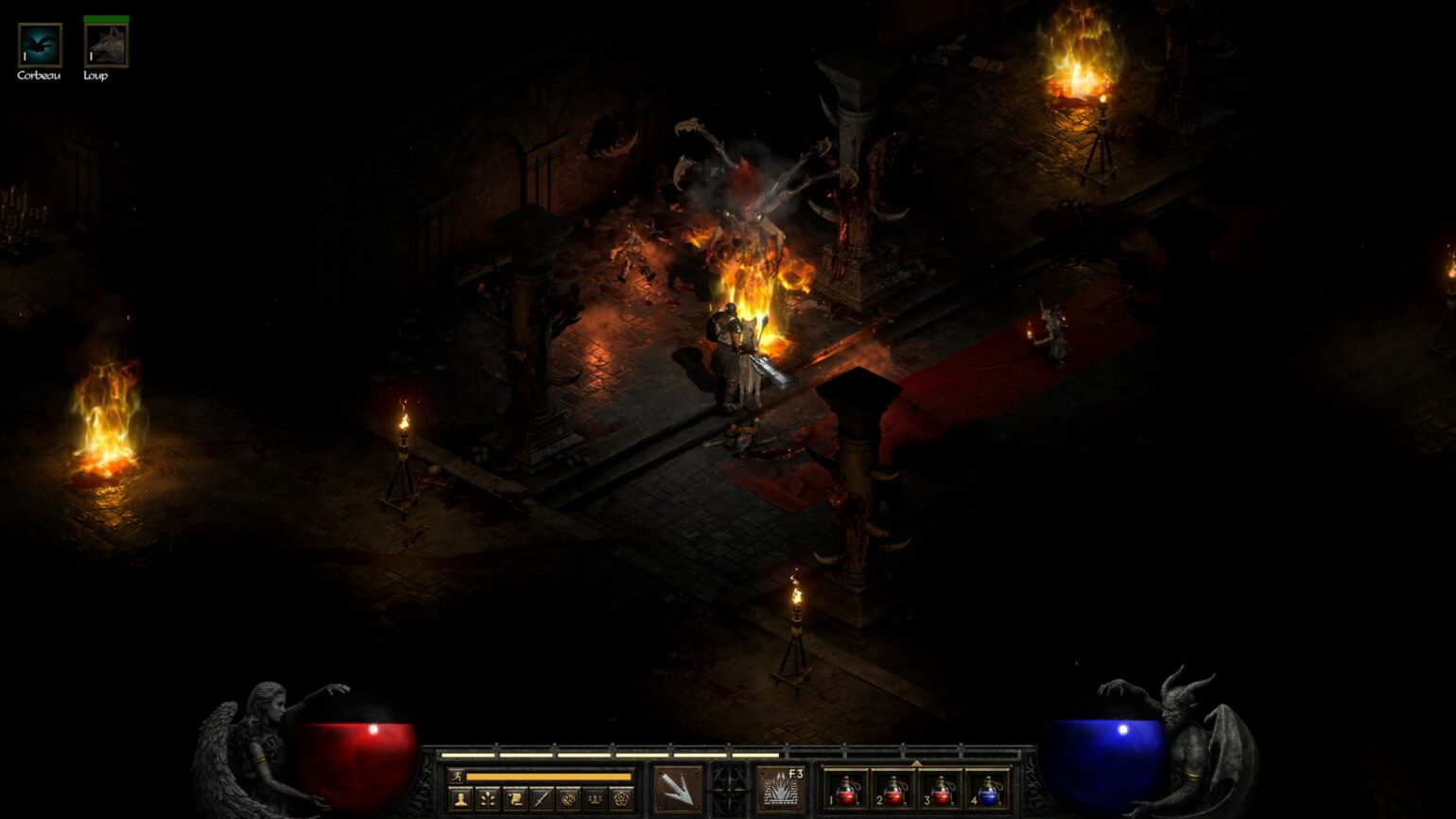Viewport: 1456px width, 819px height.
Task: Open the skill tree icon
Action: tap(487, 799)
